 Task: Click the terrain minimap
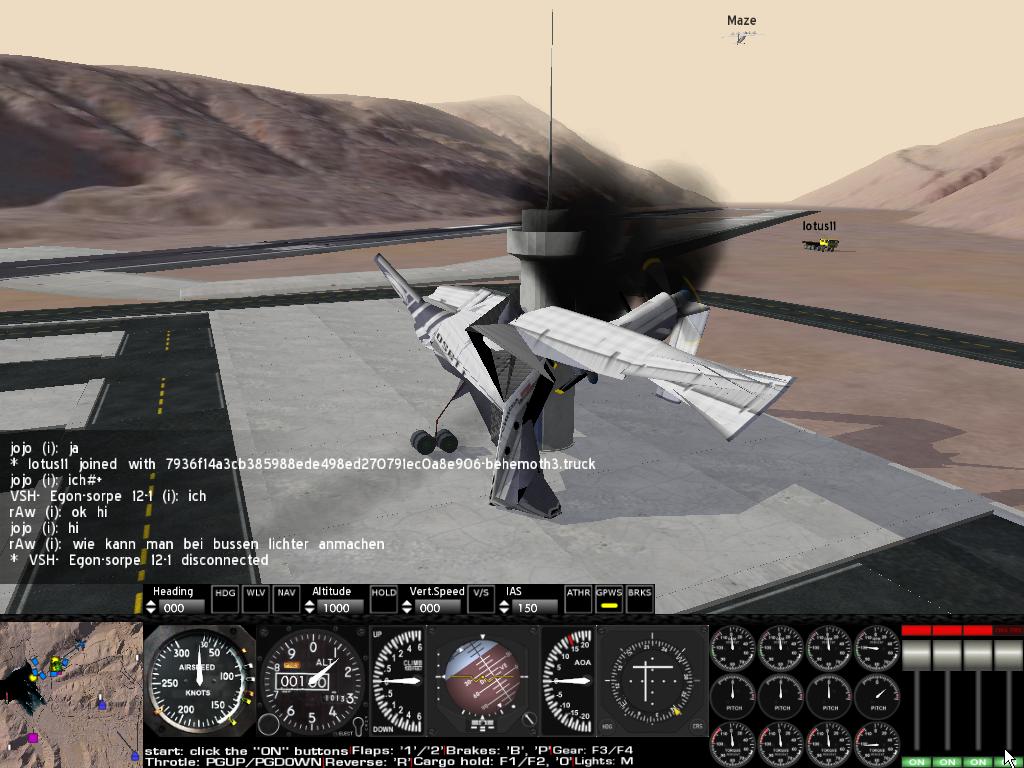click(70, 692)
